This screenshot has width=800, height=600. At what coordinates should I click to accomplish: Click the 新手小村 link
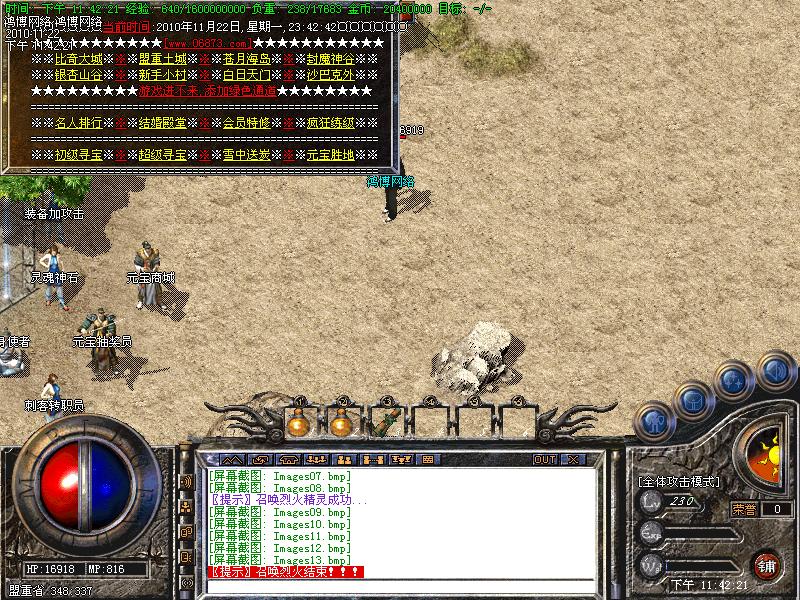point(162,75)
